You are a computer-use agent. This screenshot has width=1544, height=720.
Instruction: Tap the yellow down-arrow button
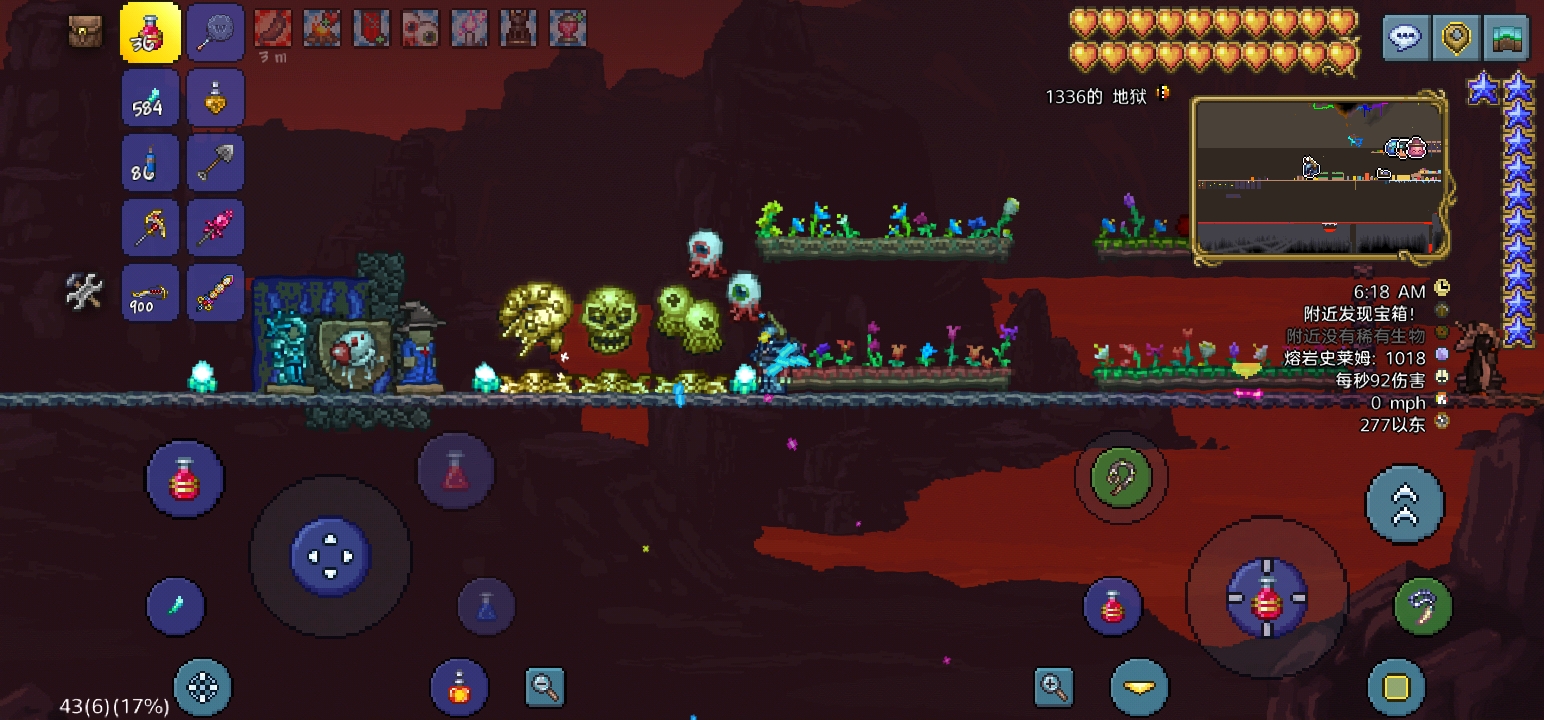1139,687
